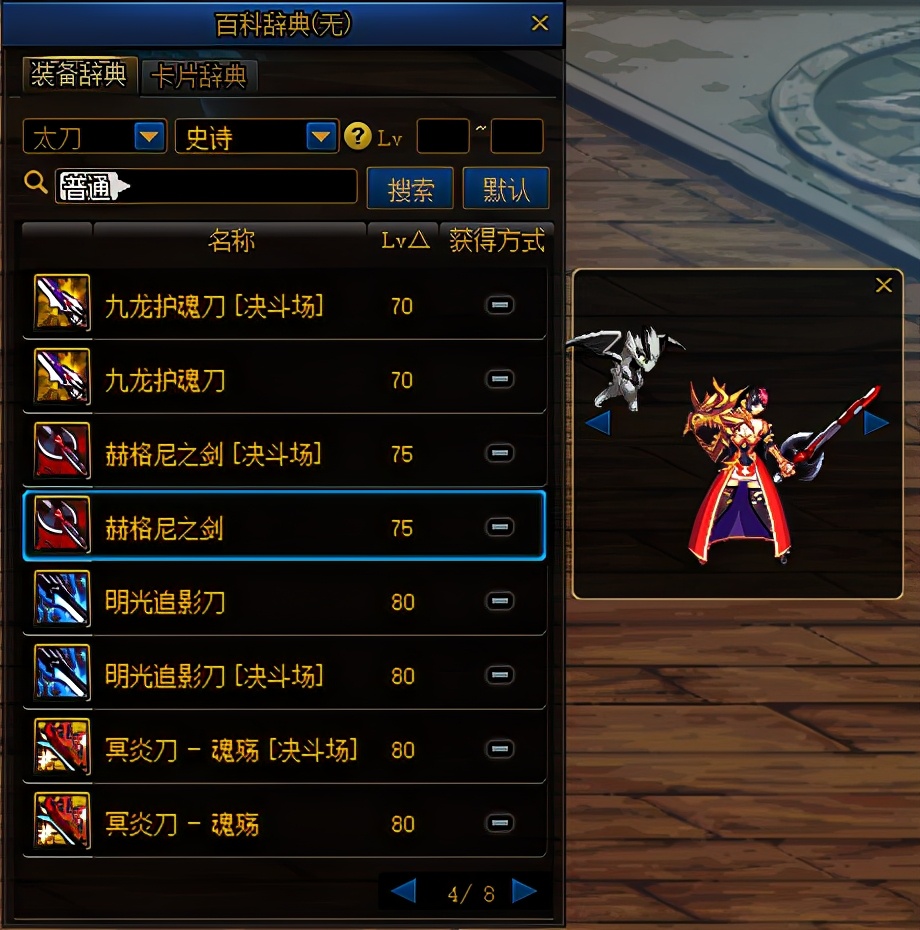This screenshot has height=930, width=920.
Task: Select the 装备辞典 tab
Action: pyautogui.click(x=79, y=75)
